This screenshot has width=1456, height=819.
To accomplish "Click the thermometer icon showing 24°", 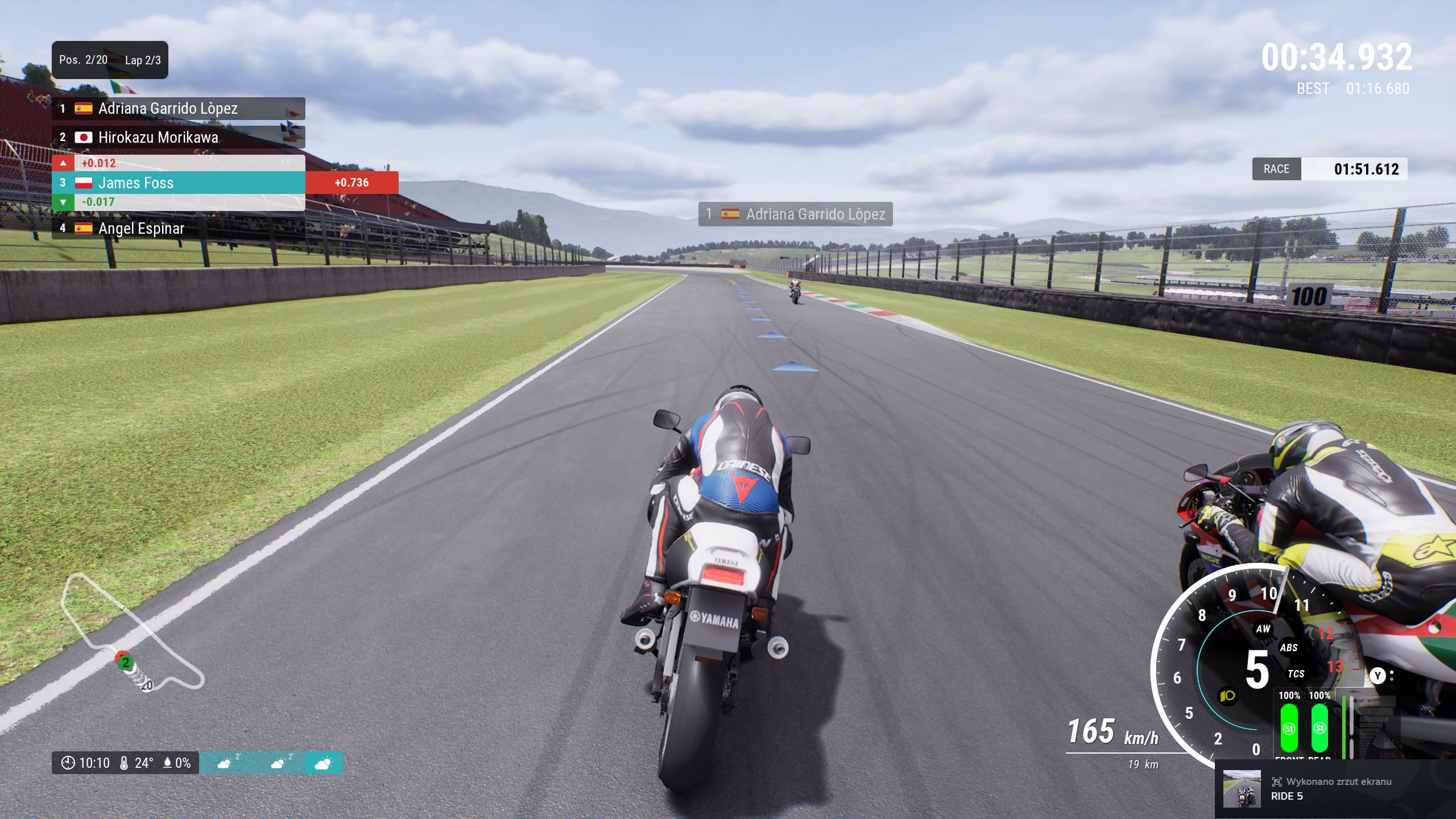I will click(x=124, y=763).
